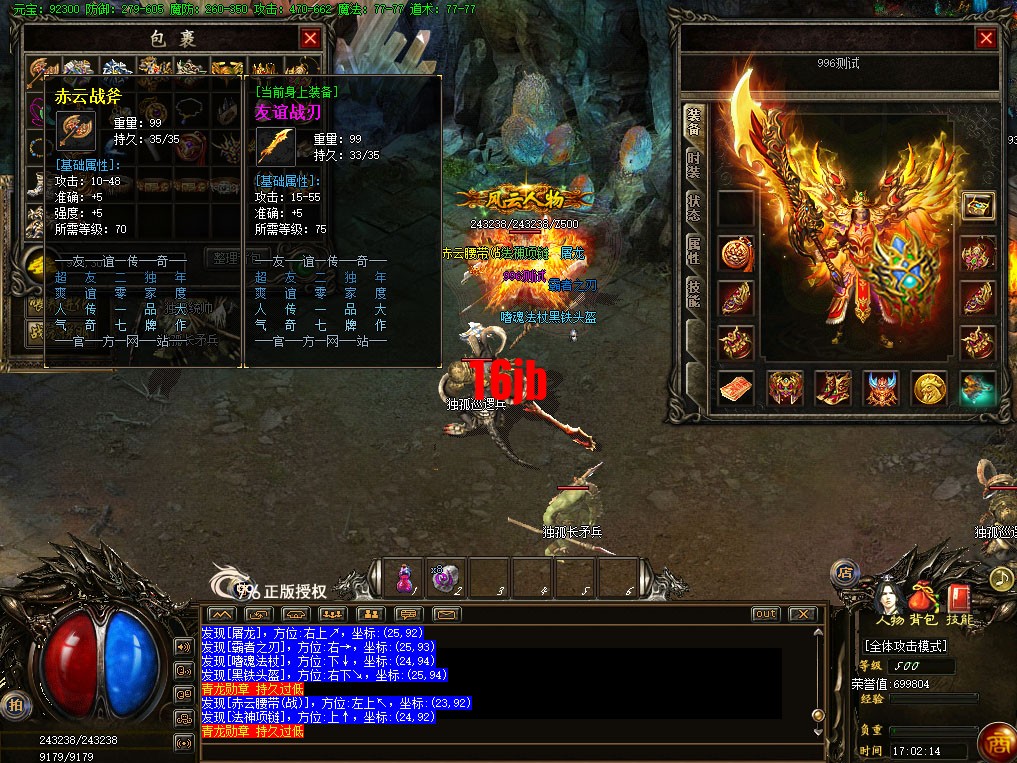Select the 装备 equipment tab
Viewport: 1017px width, 763px height.
(694, 122)
